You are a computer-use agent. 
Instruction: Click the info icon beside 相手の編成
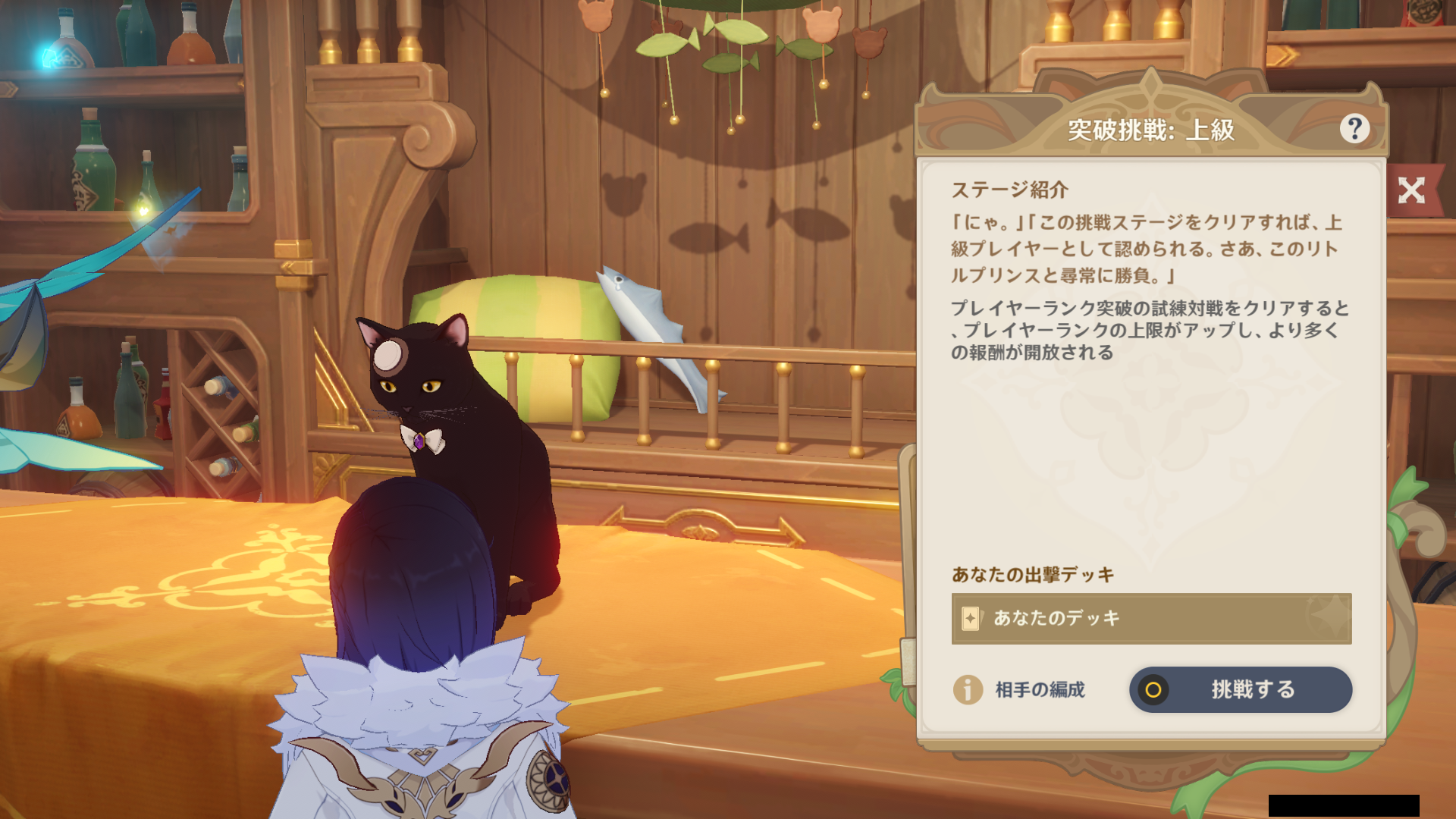[968, 690]
